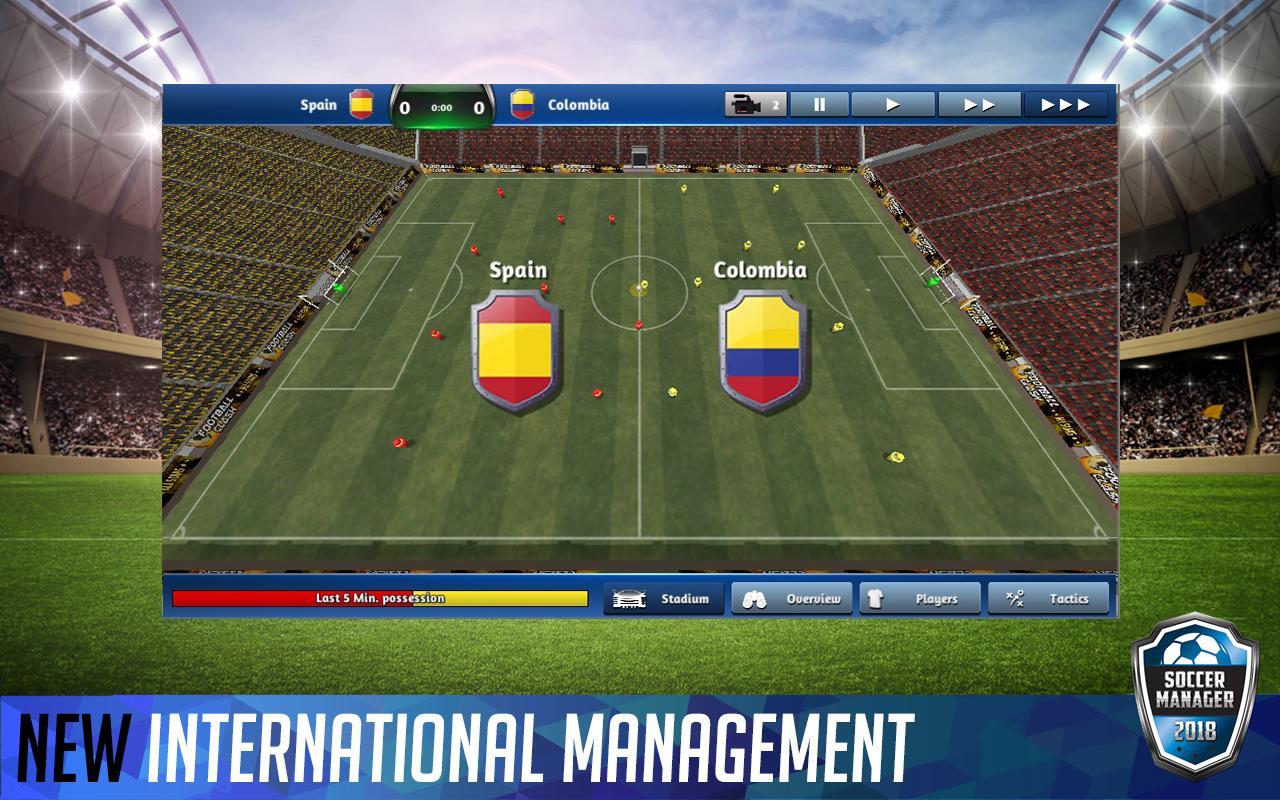
Task: Select the formation icon on Tactics button
Action: click(1016, 598)
